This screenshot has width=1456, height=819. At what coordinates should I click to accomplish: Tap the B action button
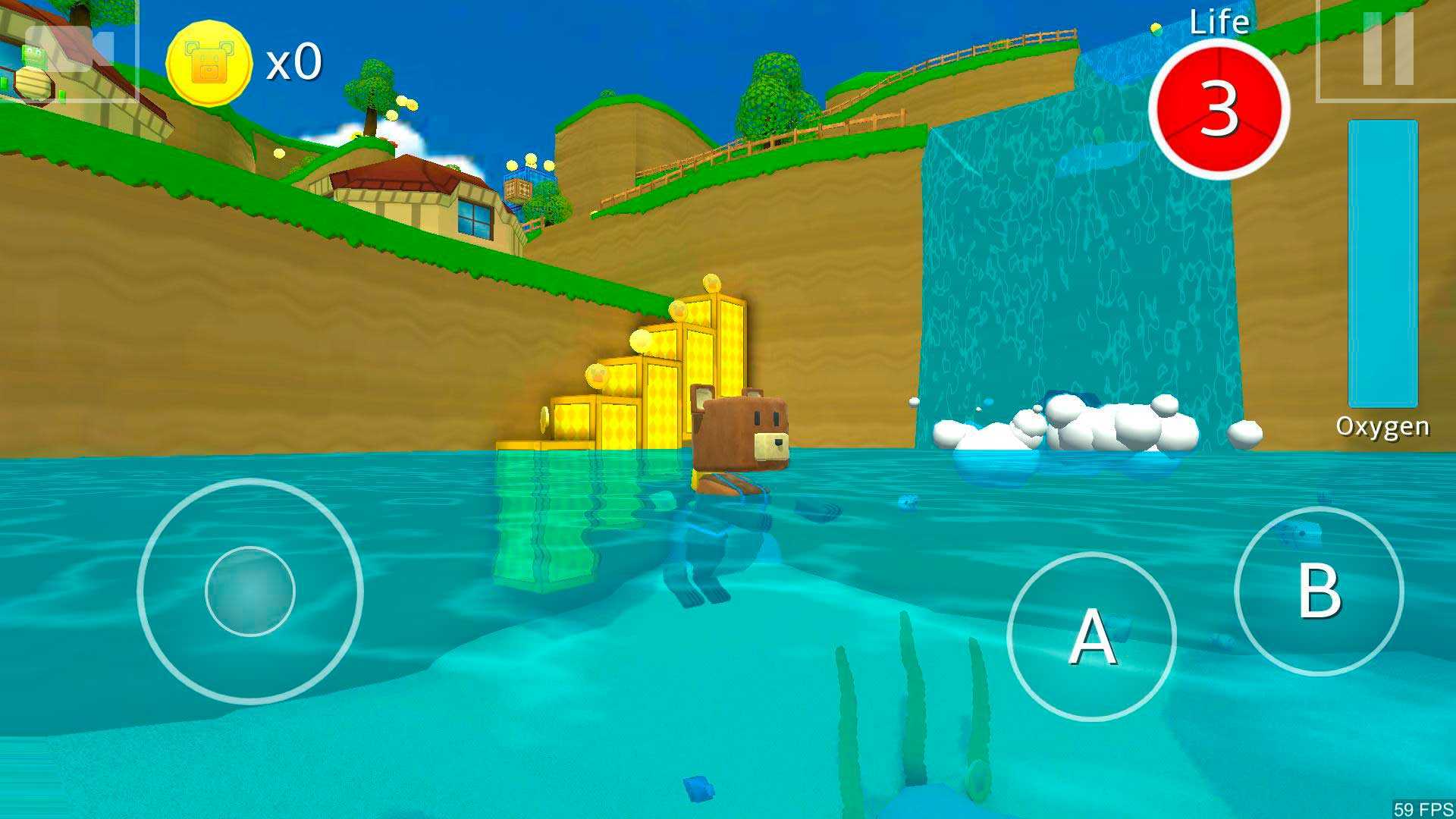[x=1319, y=591]
